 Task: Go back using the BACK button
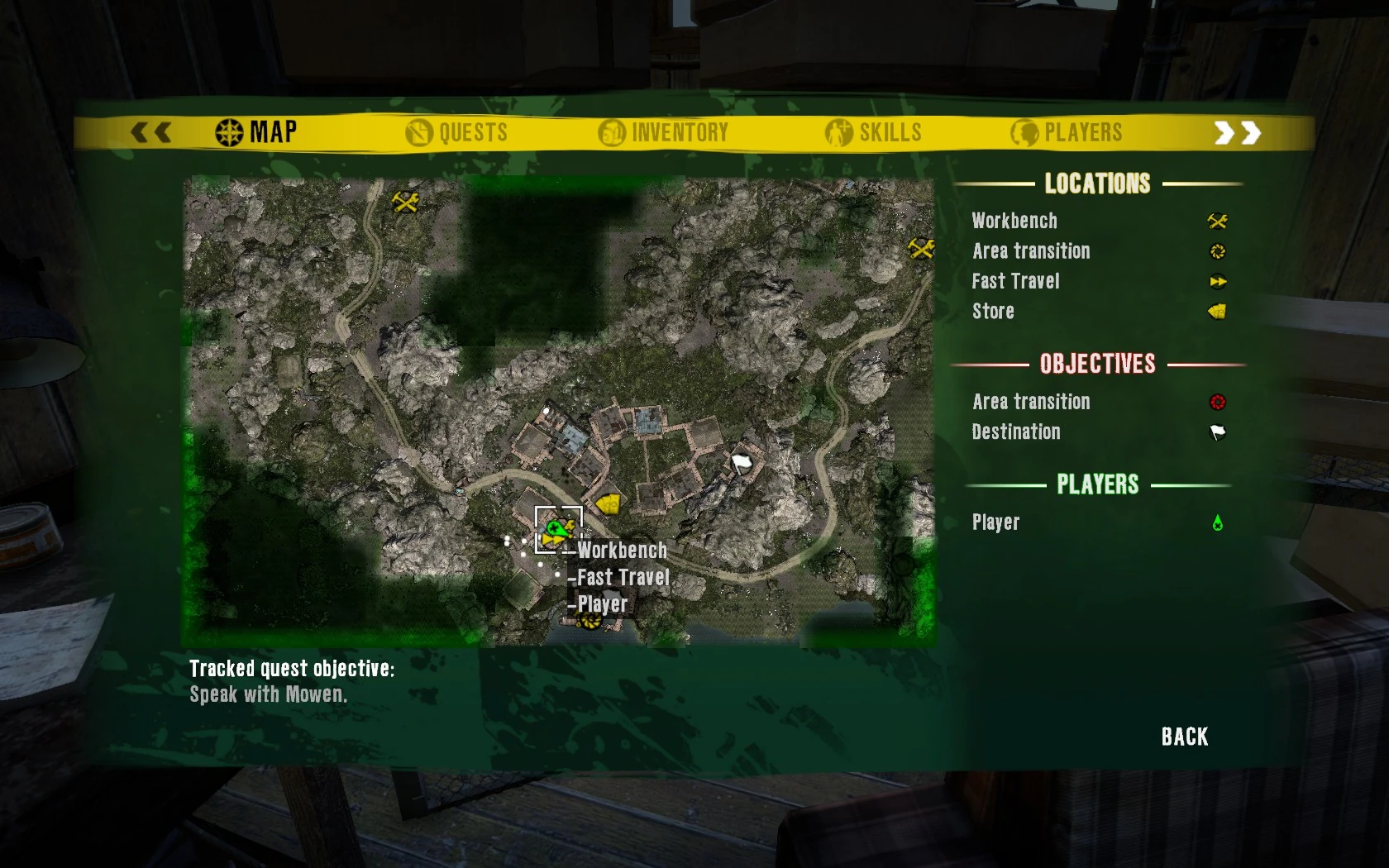coord(1185,737)
